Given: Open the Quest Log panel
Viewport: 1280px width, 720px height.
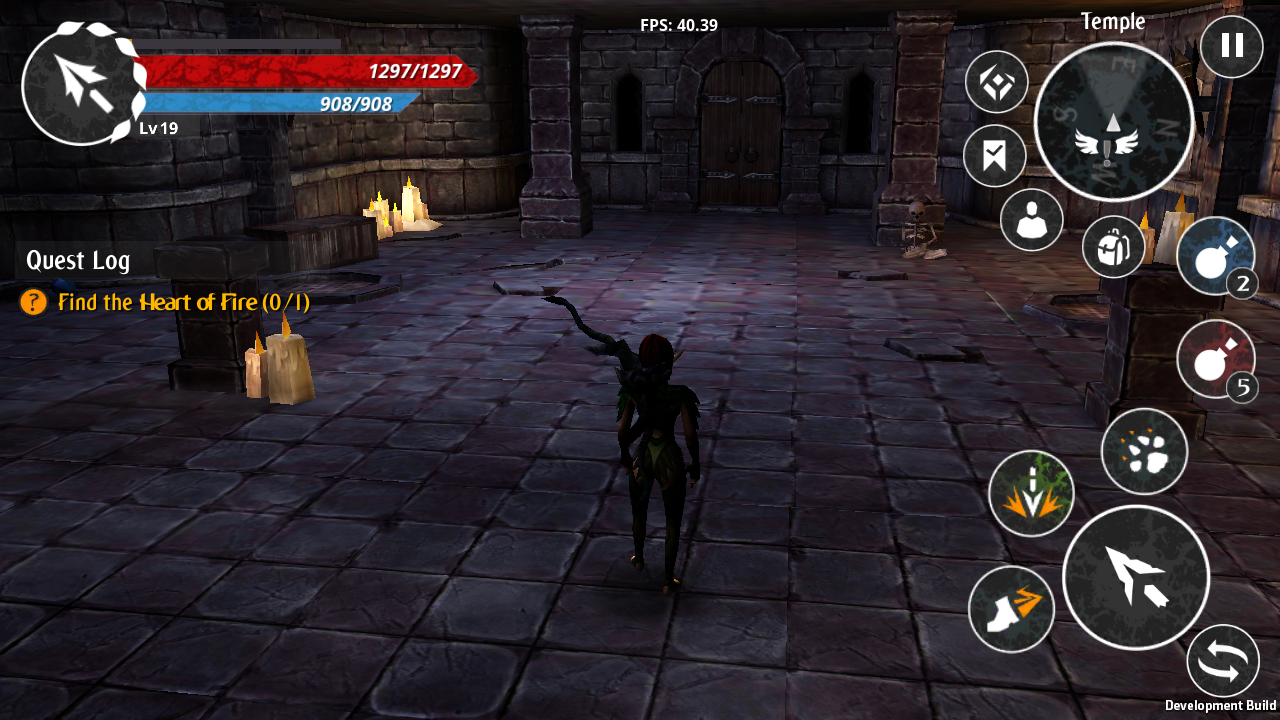Looking at the screenshot, I should 78,261.
